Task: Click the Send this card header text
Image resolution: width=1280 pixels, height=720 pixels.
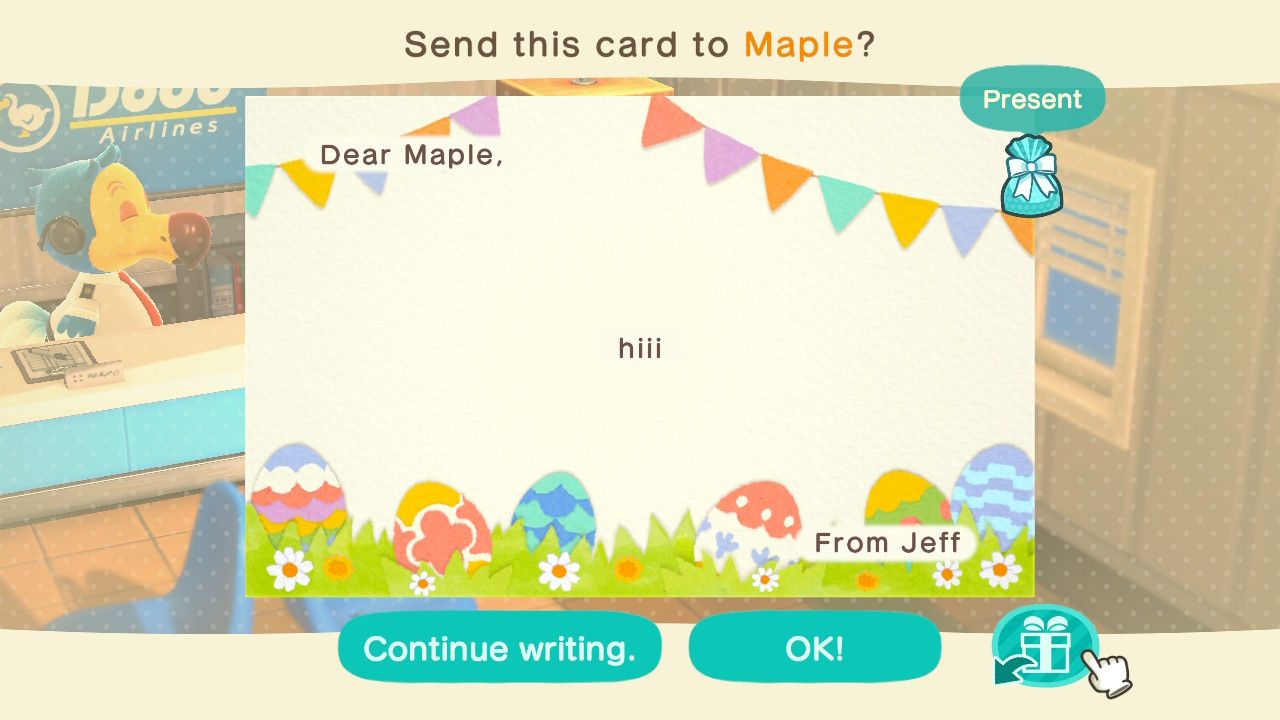Action: pos(560,44)
